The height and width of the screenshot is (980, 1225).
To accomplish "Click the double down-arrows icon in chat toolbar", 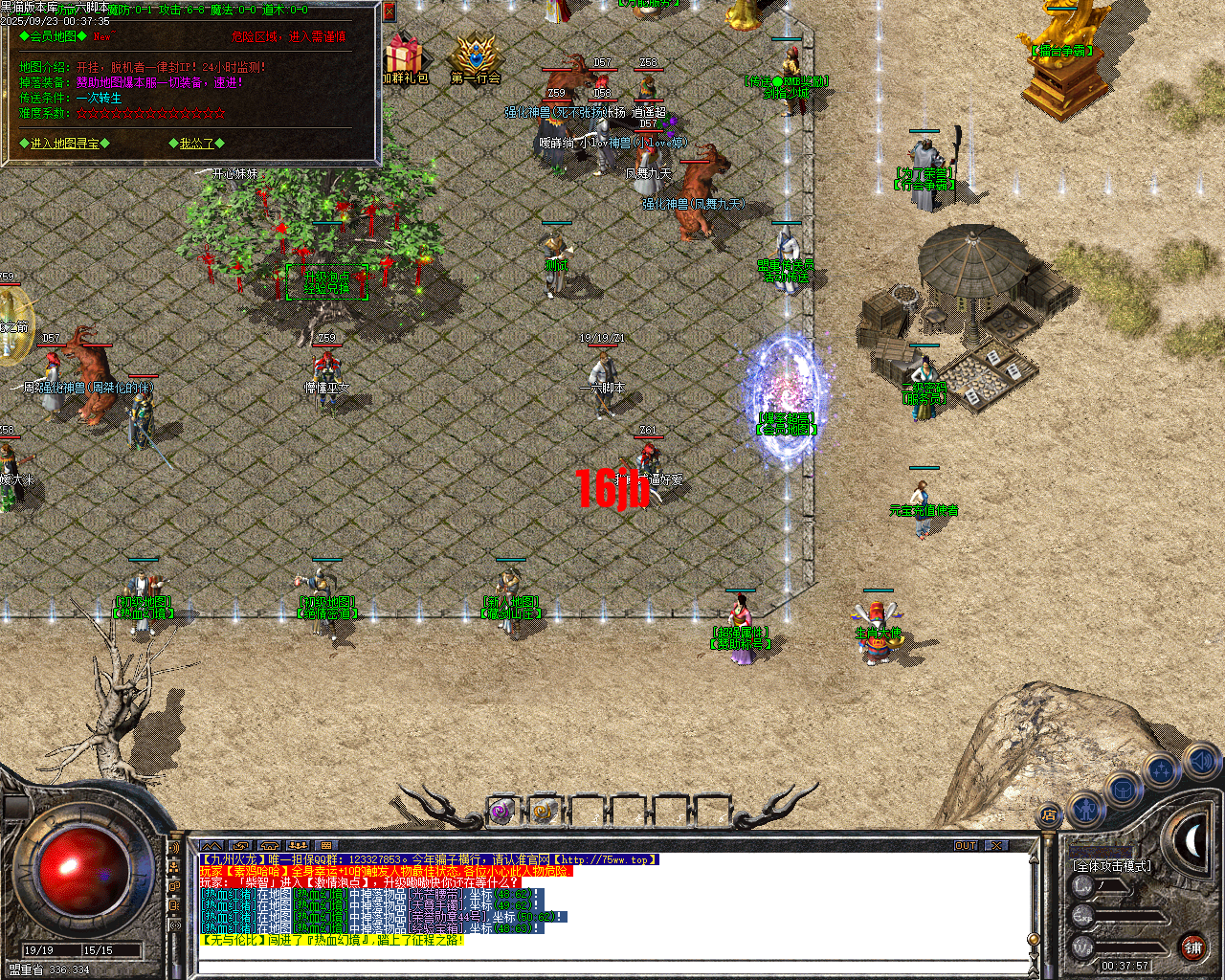I will pos(297,847).
